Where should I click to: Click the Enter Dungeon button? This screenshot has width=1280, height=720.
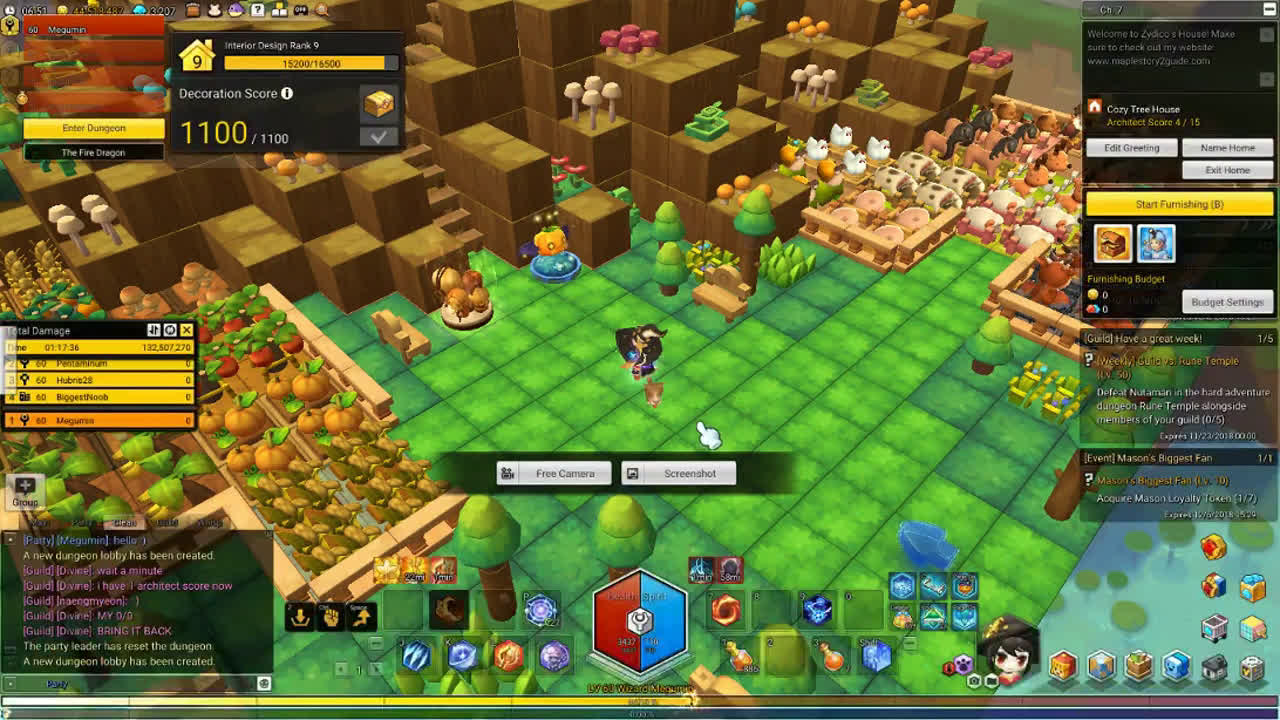pyautogui.click(x=94, y=128)
